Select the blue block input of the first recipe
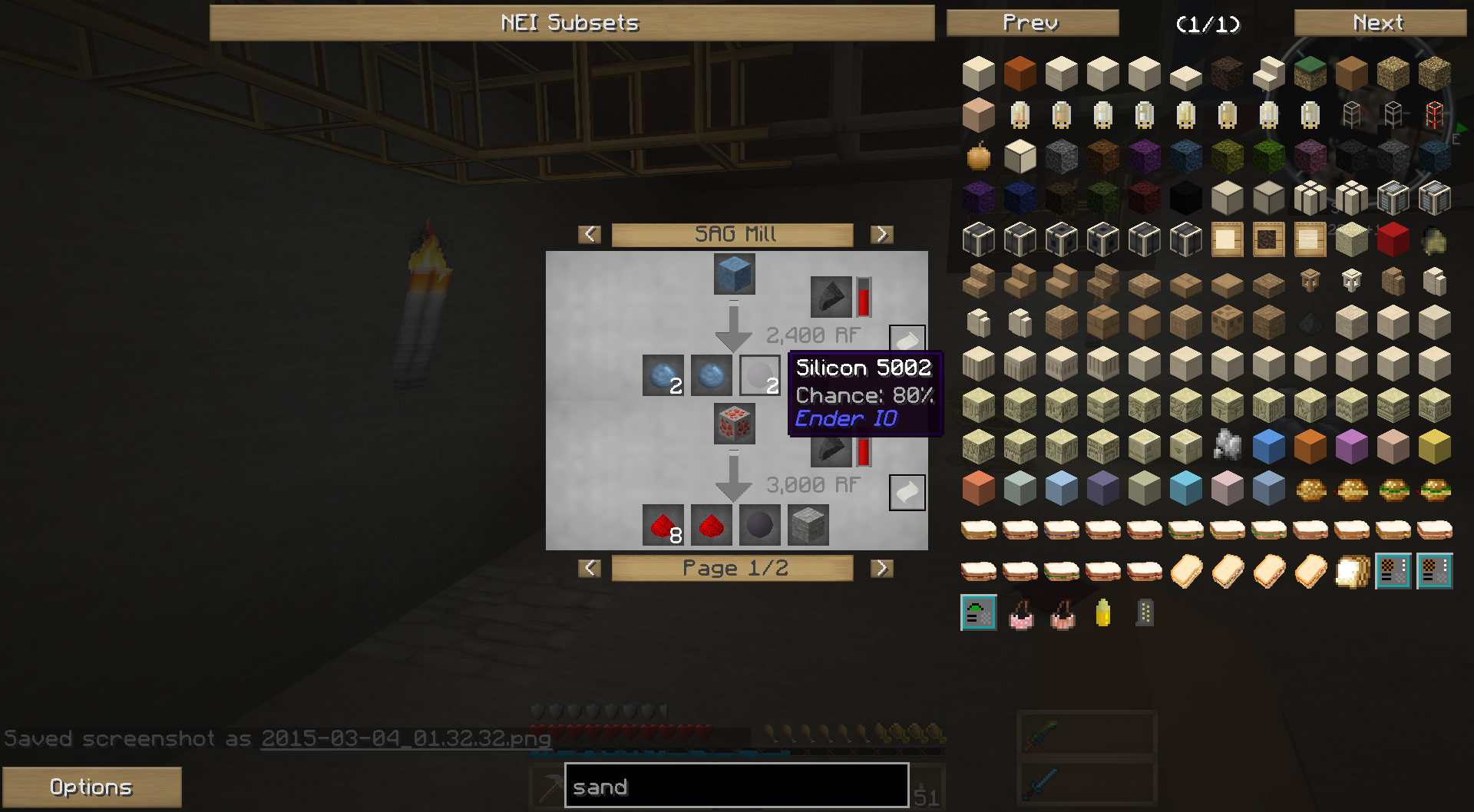The width and height of the screenshot is (1474, 812). [734, 274]
